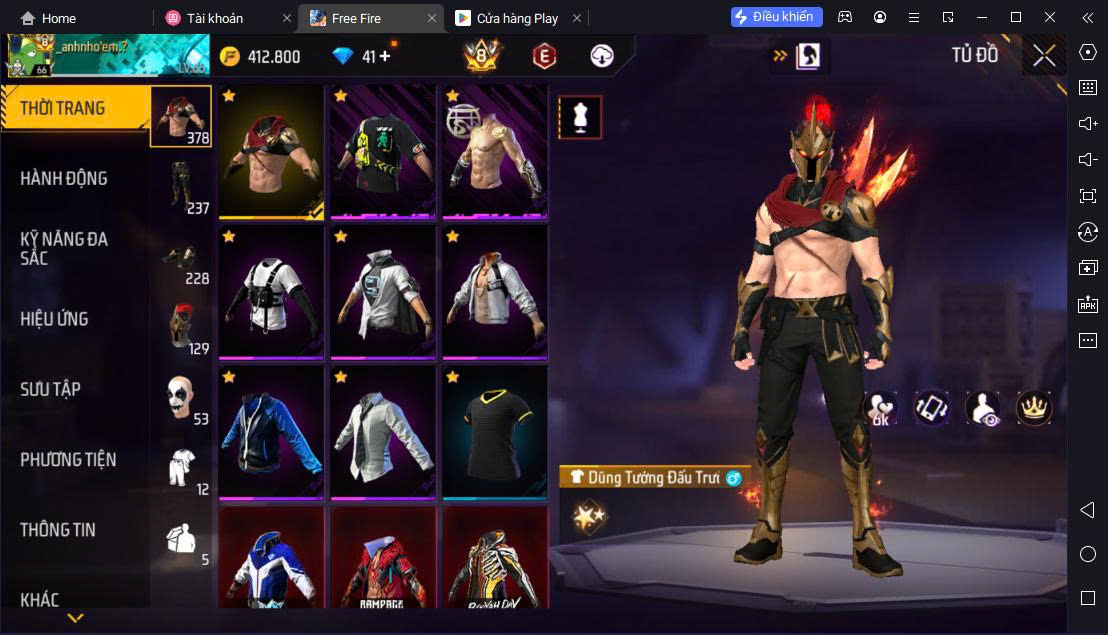This screenshot has width=1108, height=635.
Task: Select the black t-shirt with yellow trim
Action: pos(495,432)
